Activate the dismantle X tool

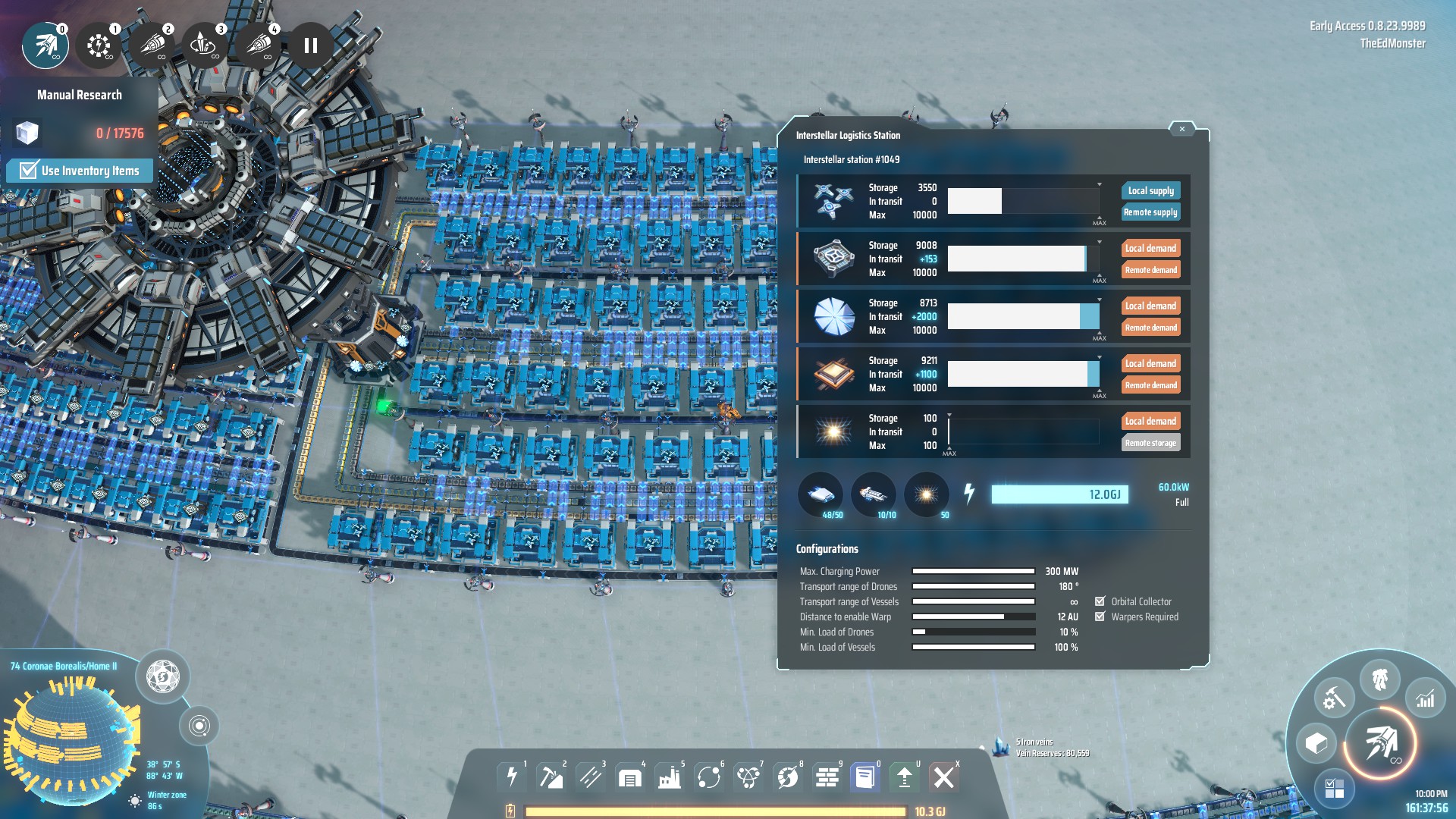(x=944, y=777)
